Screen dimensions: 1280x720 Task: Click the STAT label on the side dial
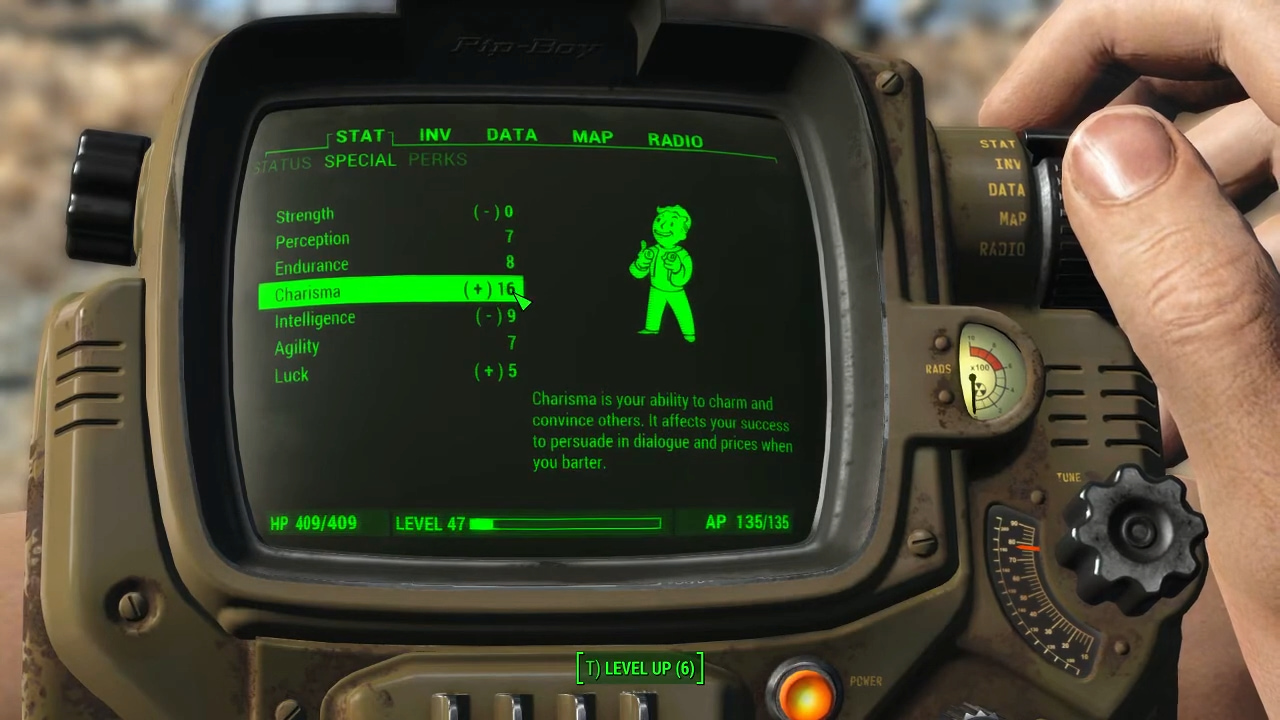(x=997, y=143)
